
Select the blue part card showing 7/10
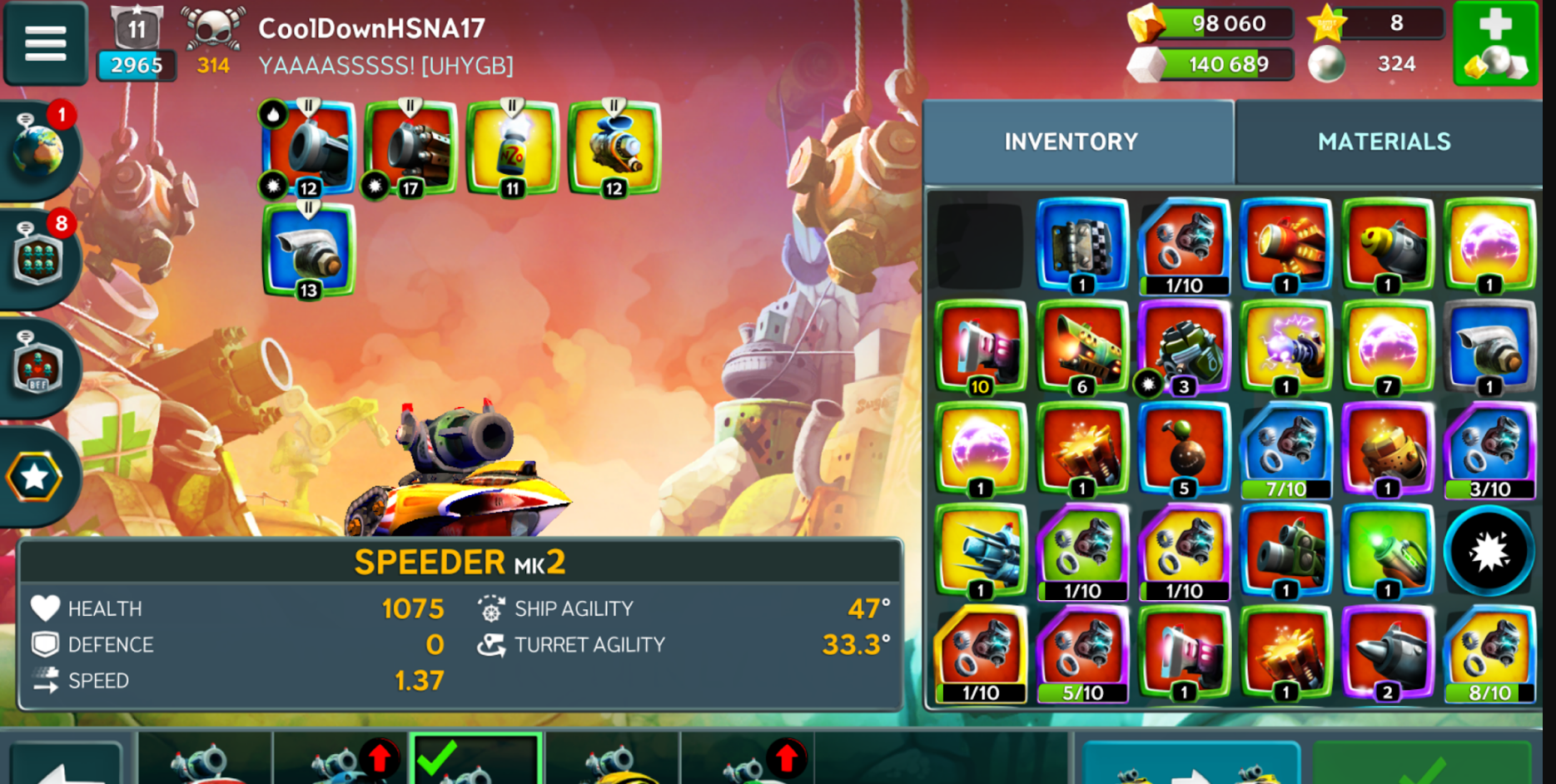(x=1285, y=449)
